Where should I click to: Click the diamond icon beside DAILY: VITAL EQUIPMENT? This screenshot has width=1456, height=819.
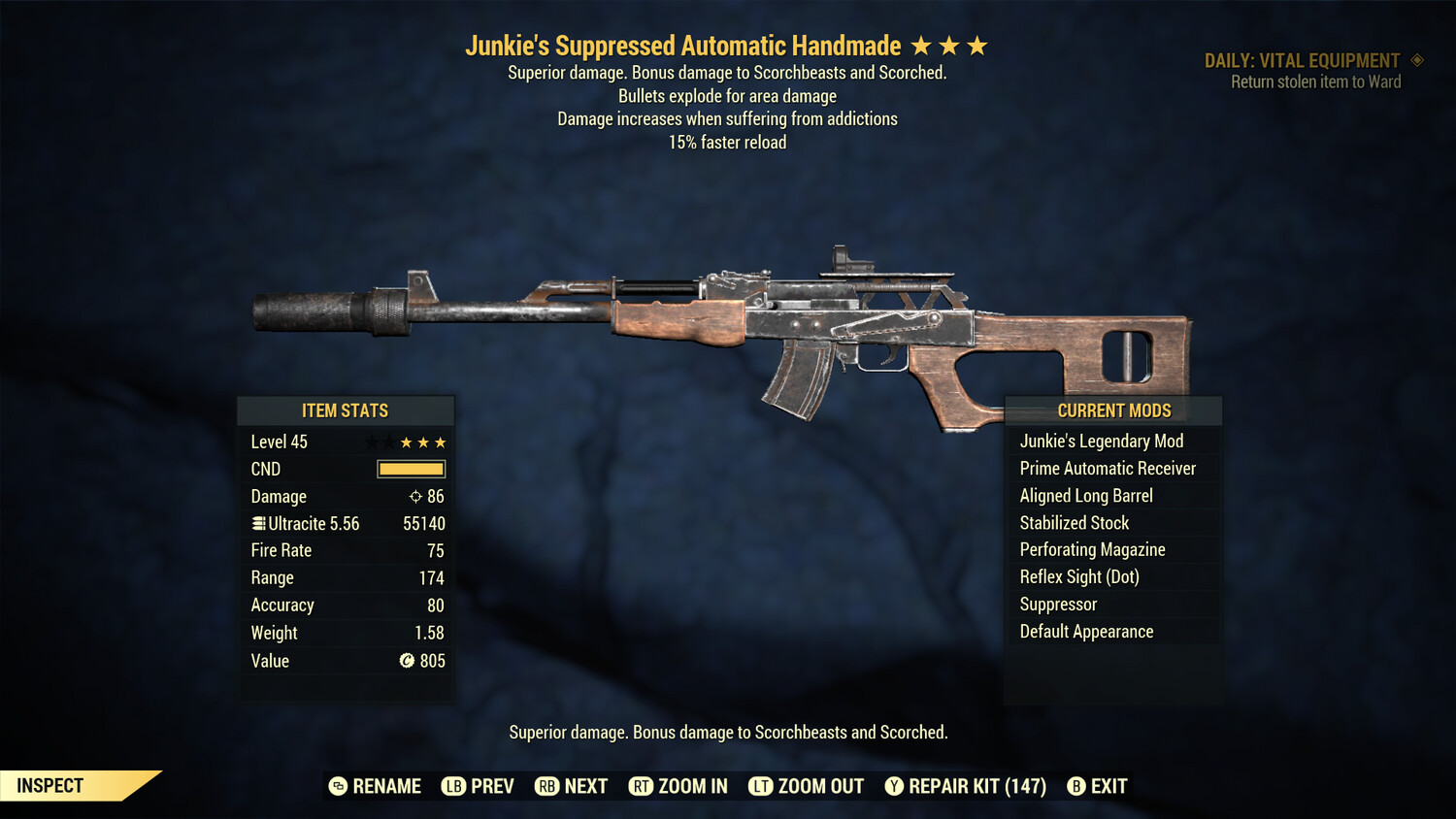tap(1415, 59)
